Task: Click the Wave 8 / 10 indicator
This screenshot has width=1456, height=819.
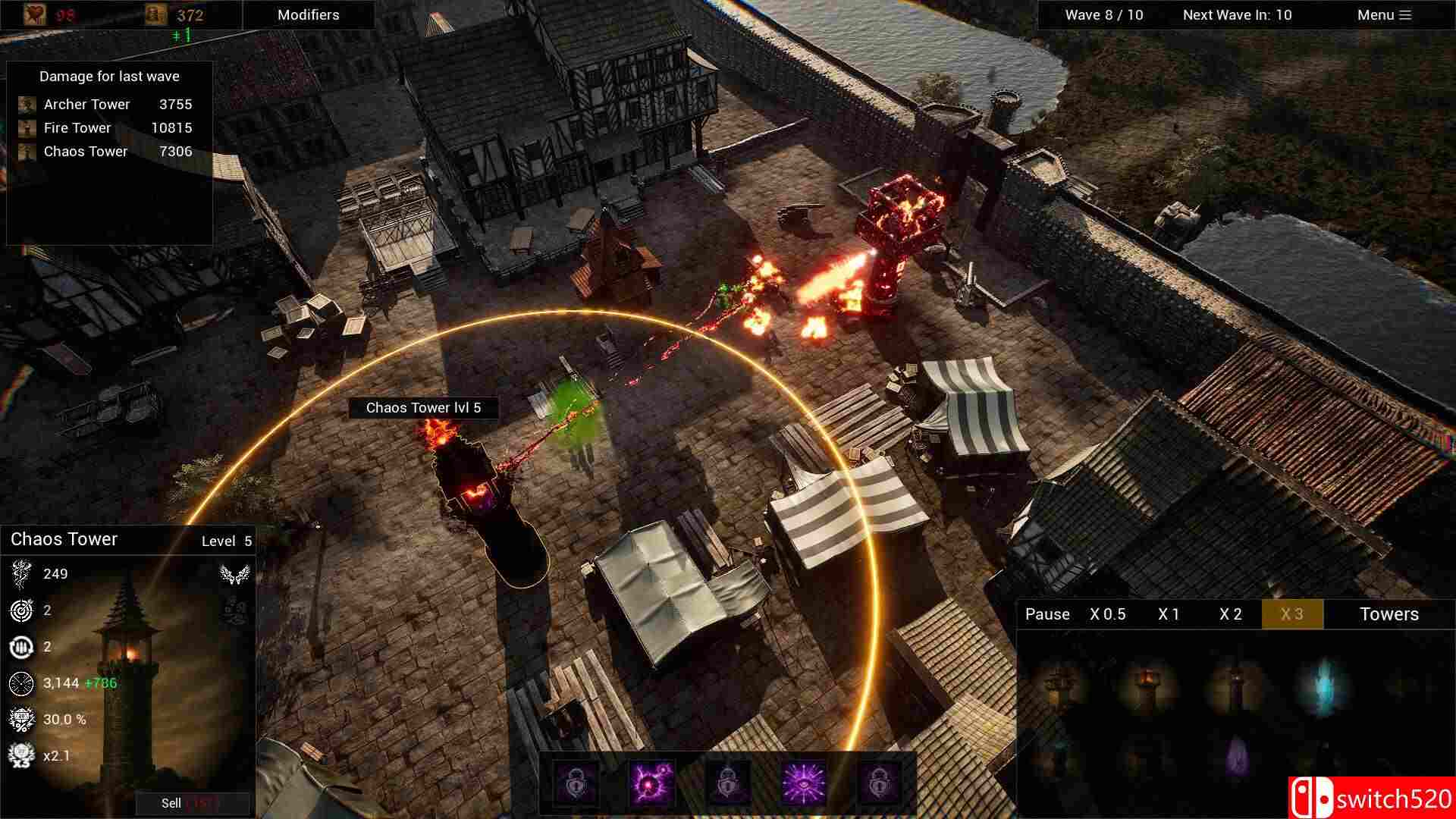Action: click(1106, 14)
